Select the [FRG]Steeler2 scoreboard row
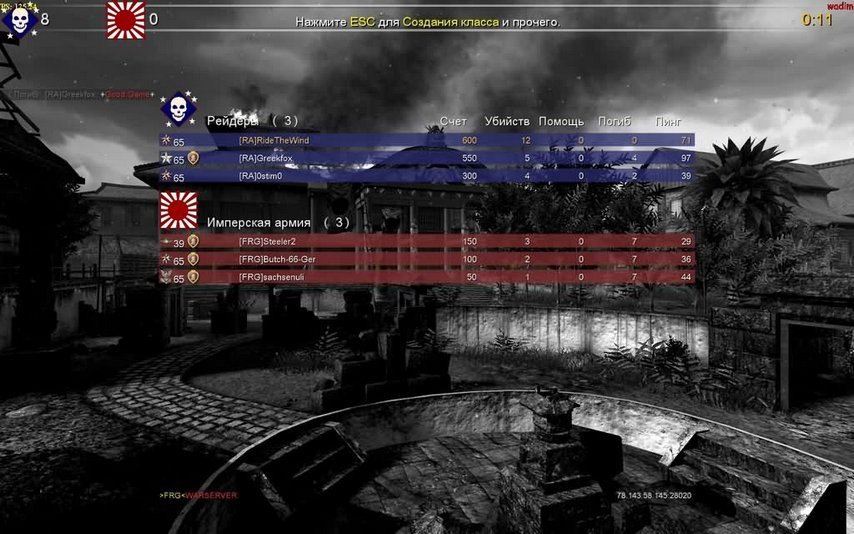The width and height of the screenshot is (854, 534). click(427, 242)
